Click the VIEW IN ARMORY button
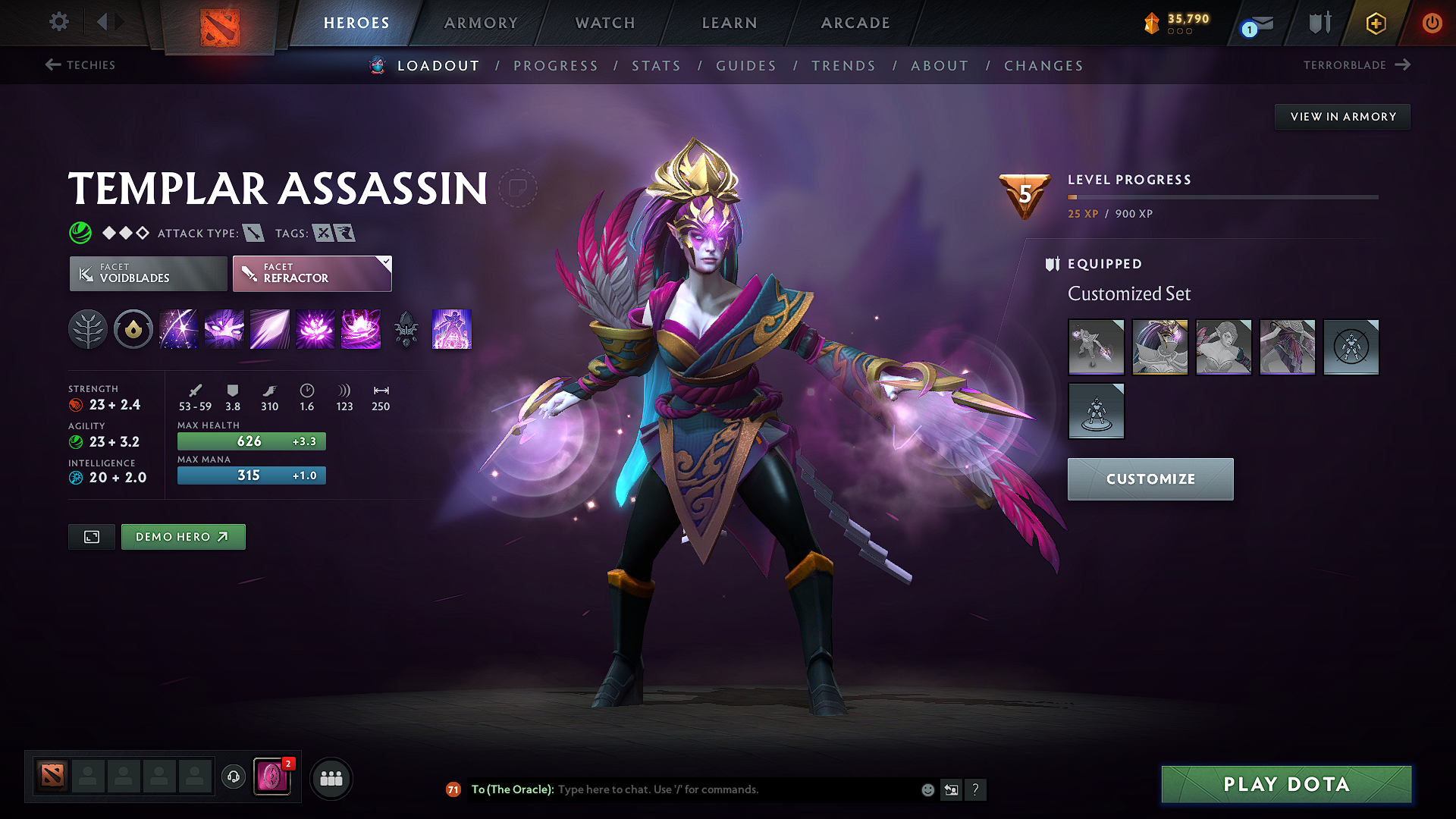Viewport: 1456px width, 819px height. point(1342,116)
